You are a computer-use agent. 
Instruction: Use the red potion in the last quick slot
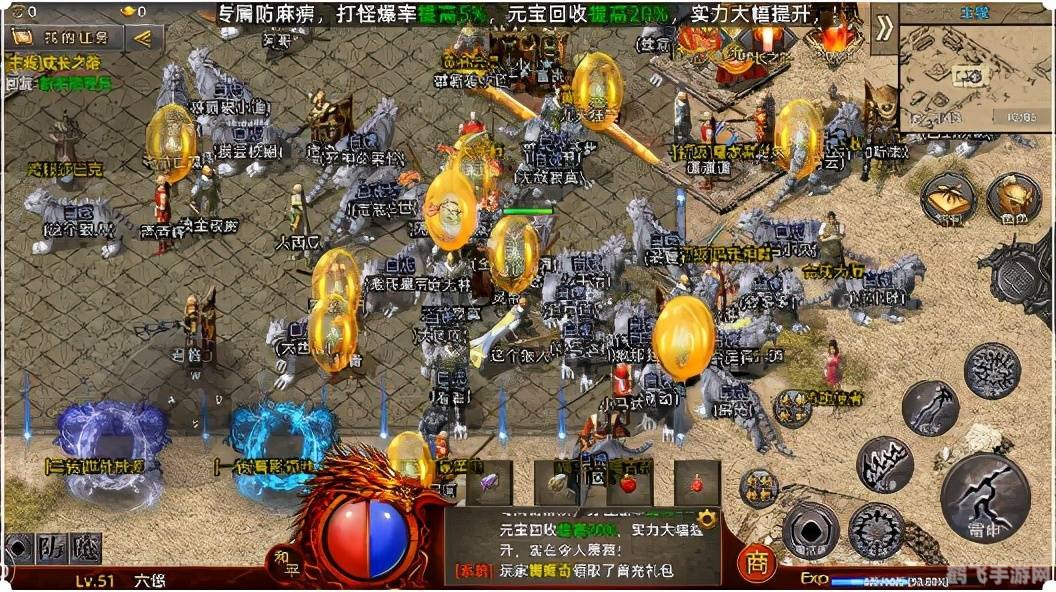click(x=697, y=482)
